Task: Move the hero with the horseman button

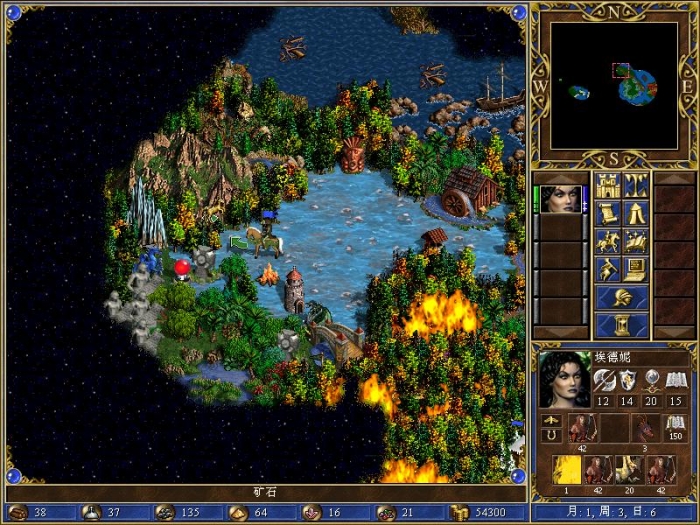Action: [x=607, y=241]
